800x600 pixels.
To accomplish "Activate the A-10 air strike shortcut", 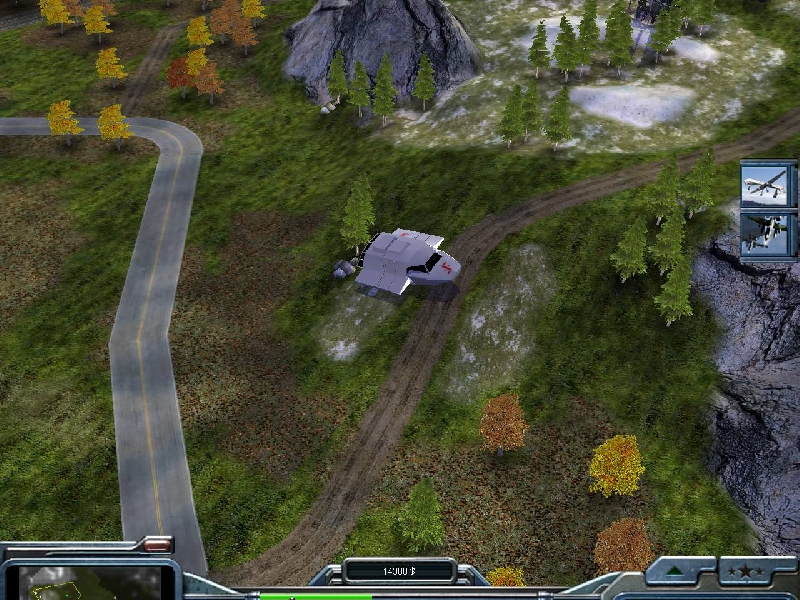I will (x=768, y=235).
